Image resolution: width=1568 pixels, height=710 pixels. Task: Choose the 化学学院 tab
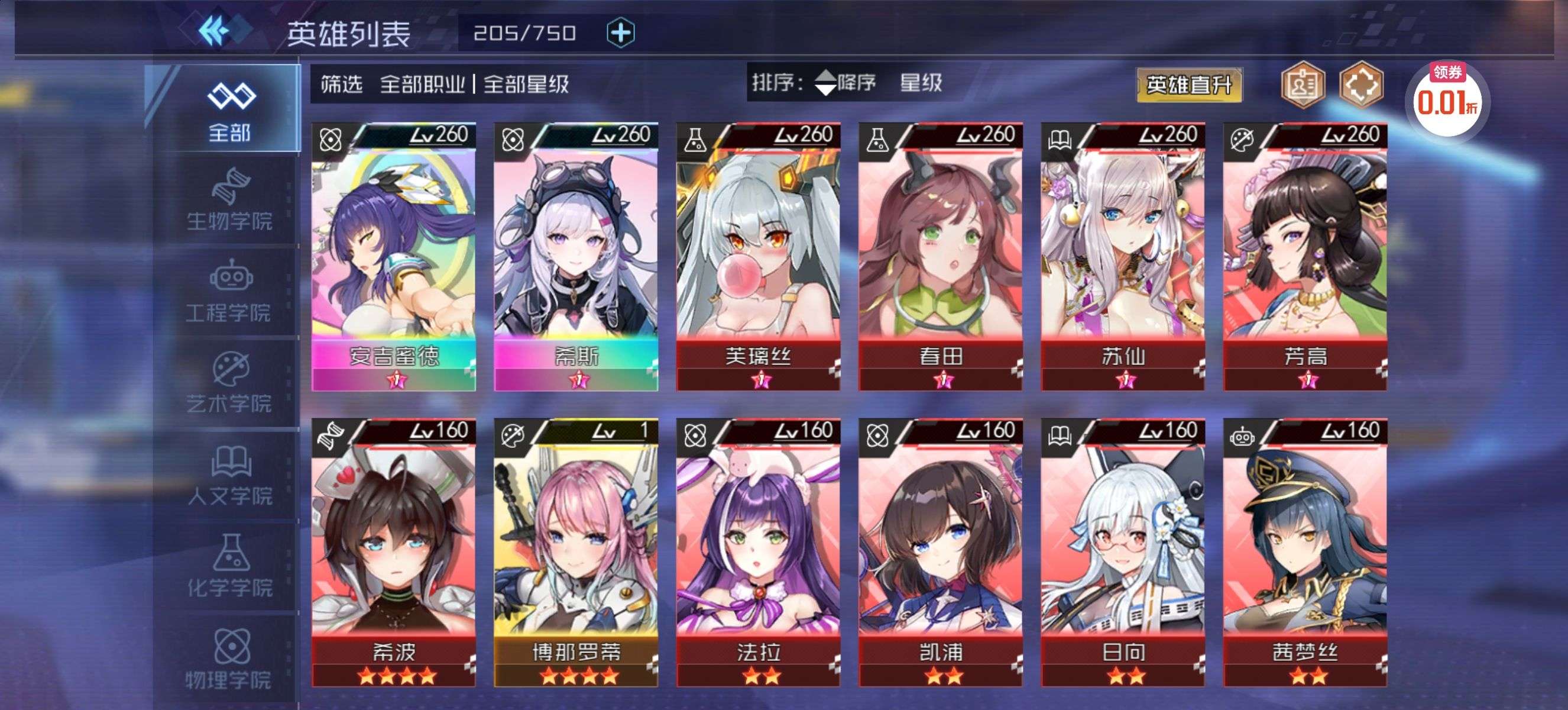tap(229, 567)
